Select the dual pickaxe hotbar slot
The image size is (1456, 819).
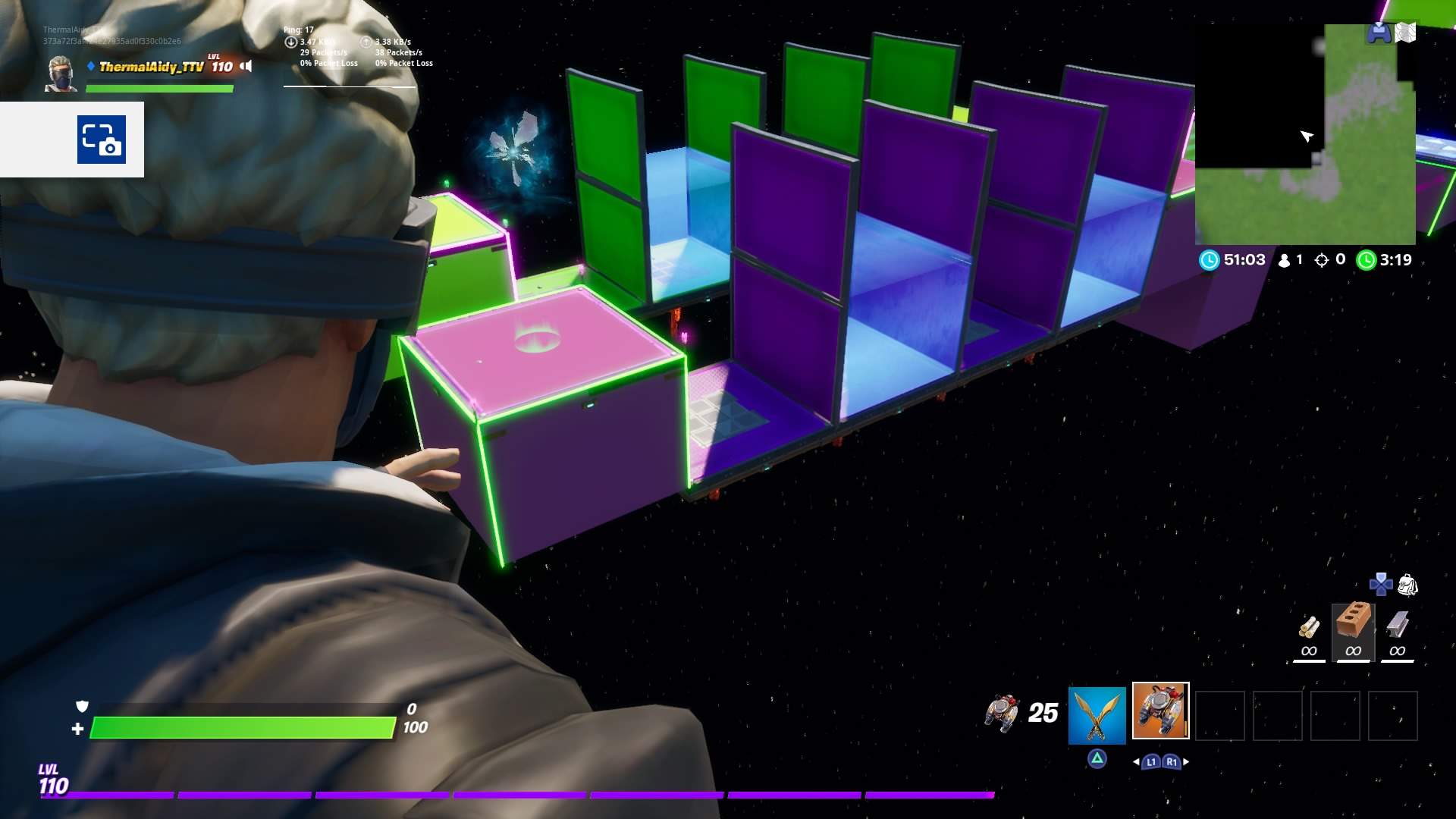coord(1097,714)
